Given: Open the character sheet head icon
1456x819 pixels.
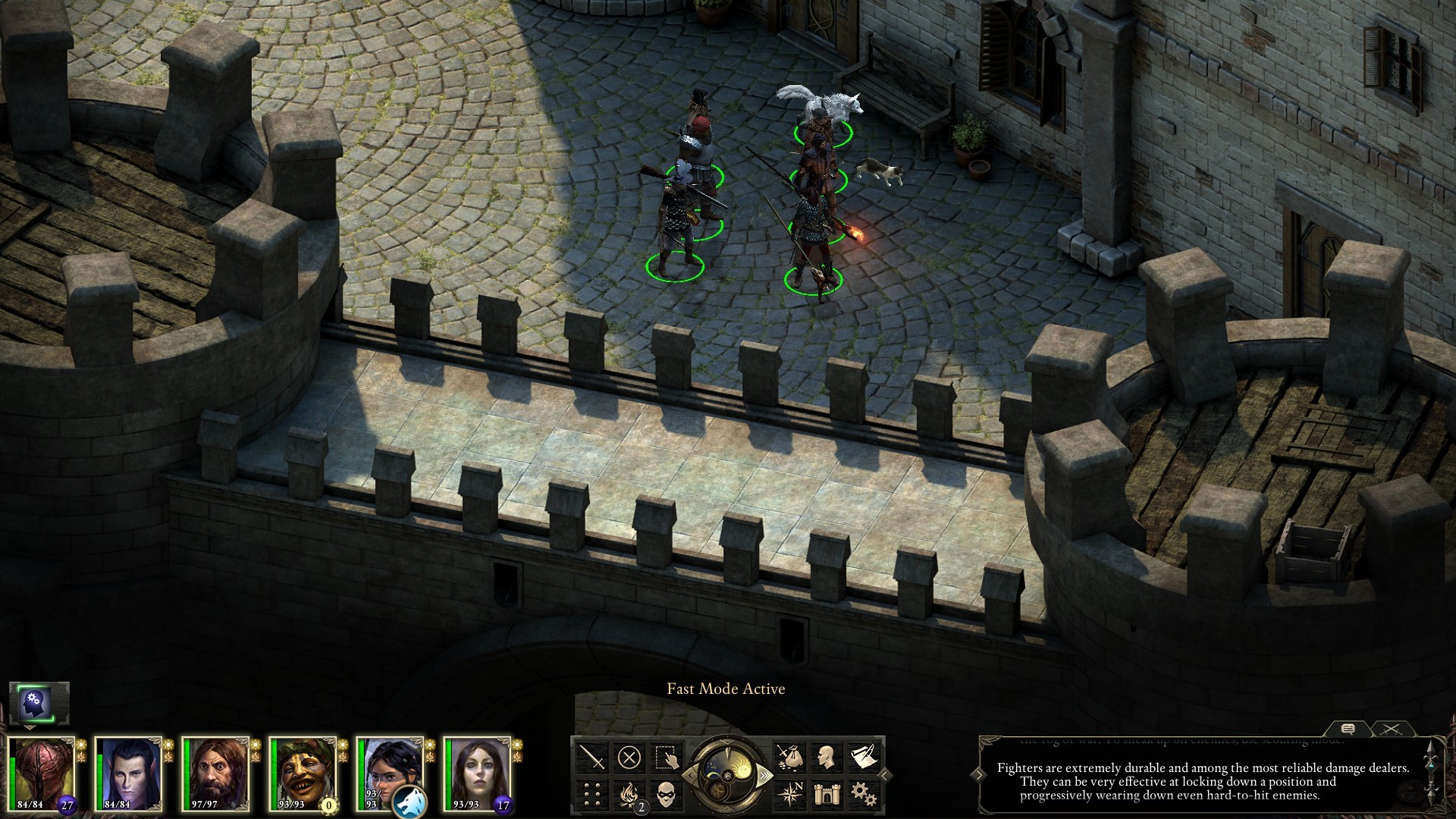Looking at the screenshot, I should pyautogui.click(x=825, y=757).
